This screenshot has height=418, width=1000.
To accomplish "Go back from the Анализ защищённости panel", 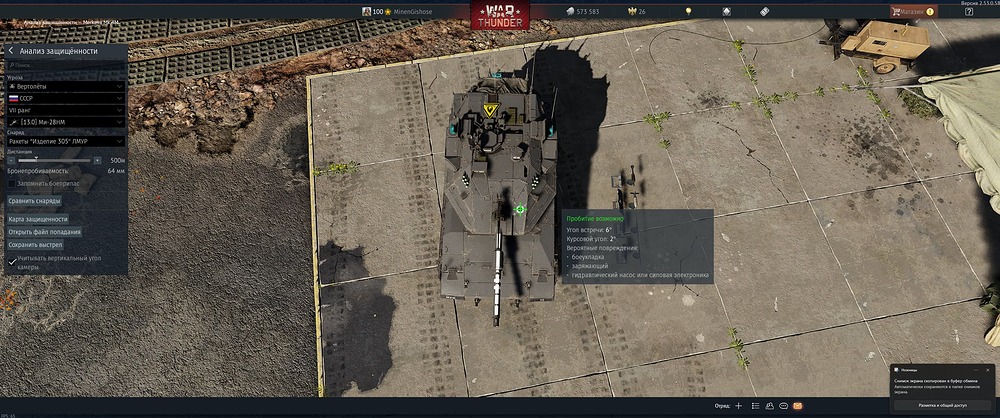I will 10,50.
